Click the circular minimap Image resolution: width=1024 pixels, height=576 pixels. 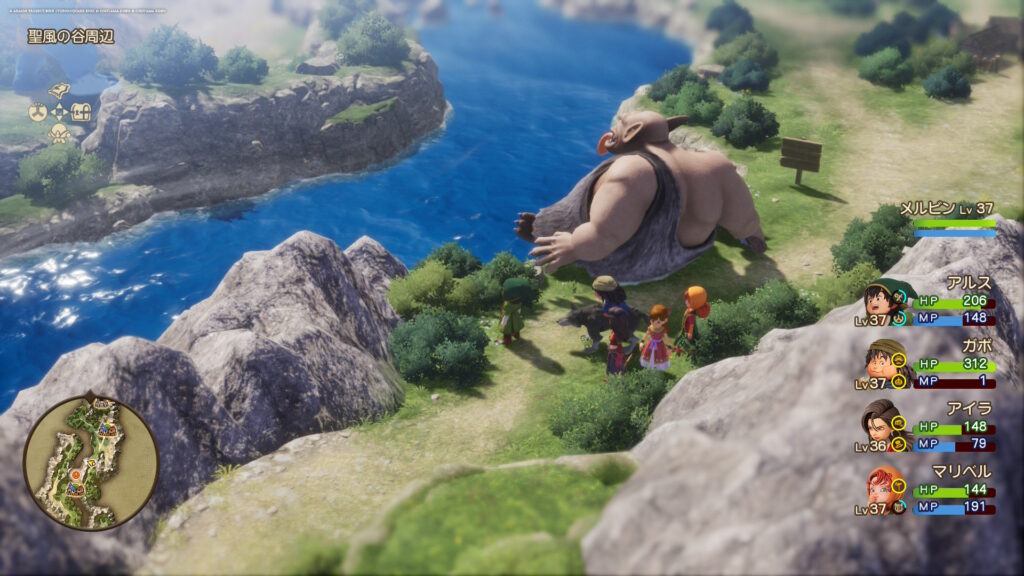click(91, 461)
